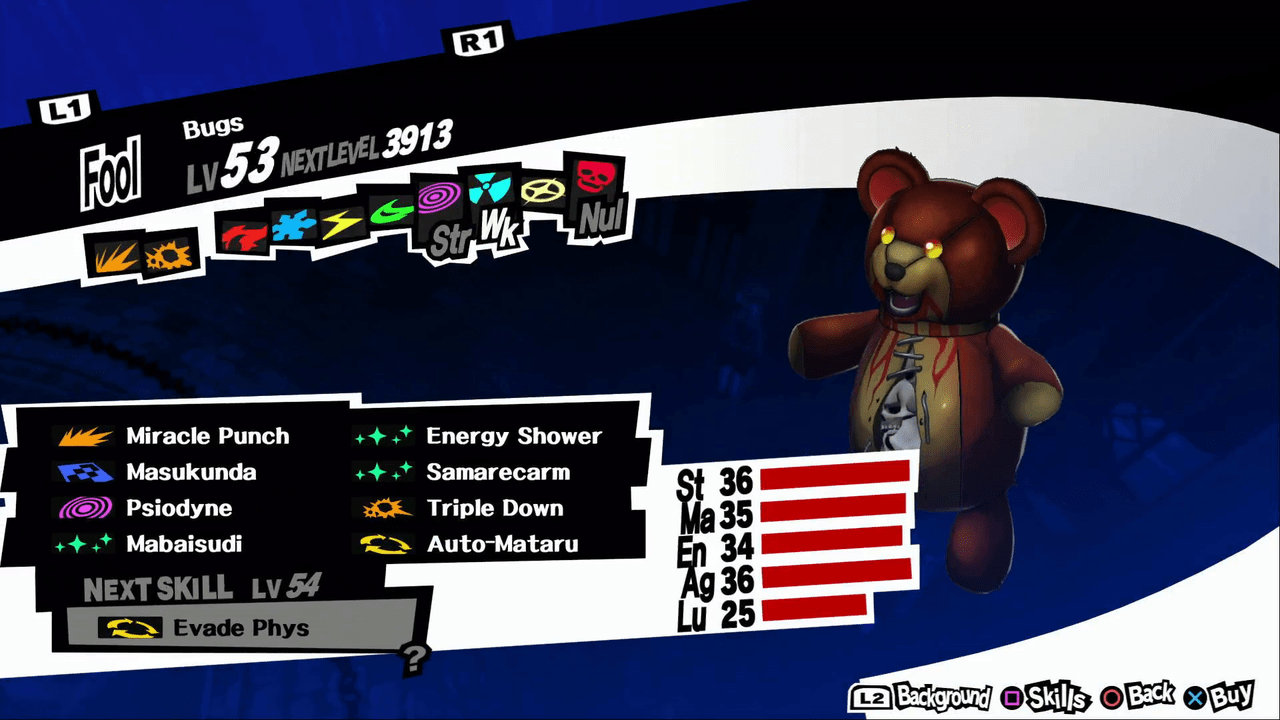This screenshot has width=1280, height=720.
Task: Select the Psiodyne skill icon
Action: (86, 508)
